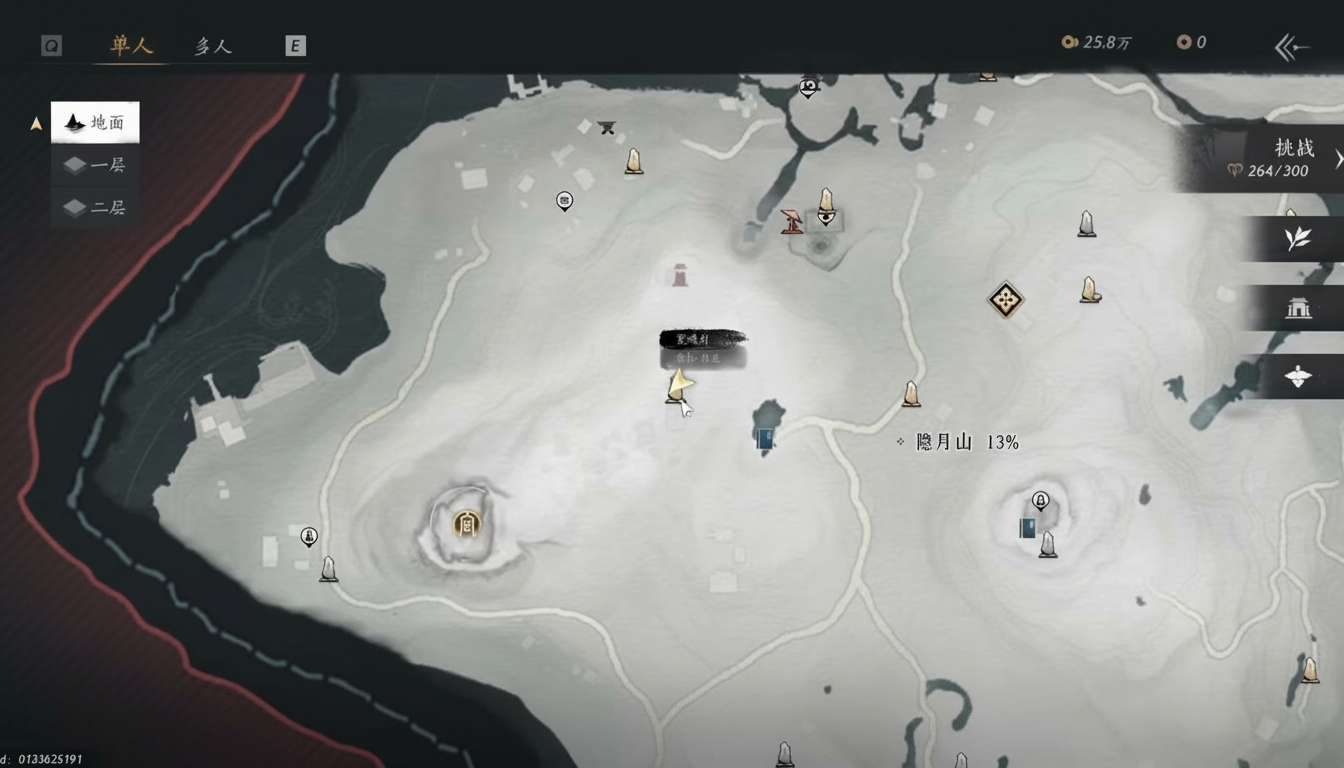Click the blue book marker by the pond
Viewport: 1344px width, 768px height.
[766, 438]
